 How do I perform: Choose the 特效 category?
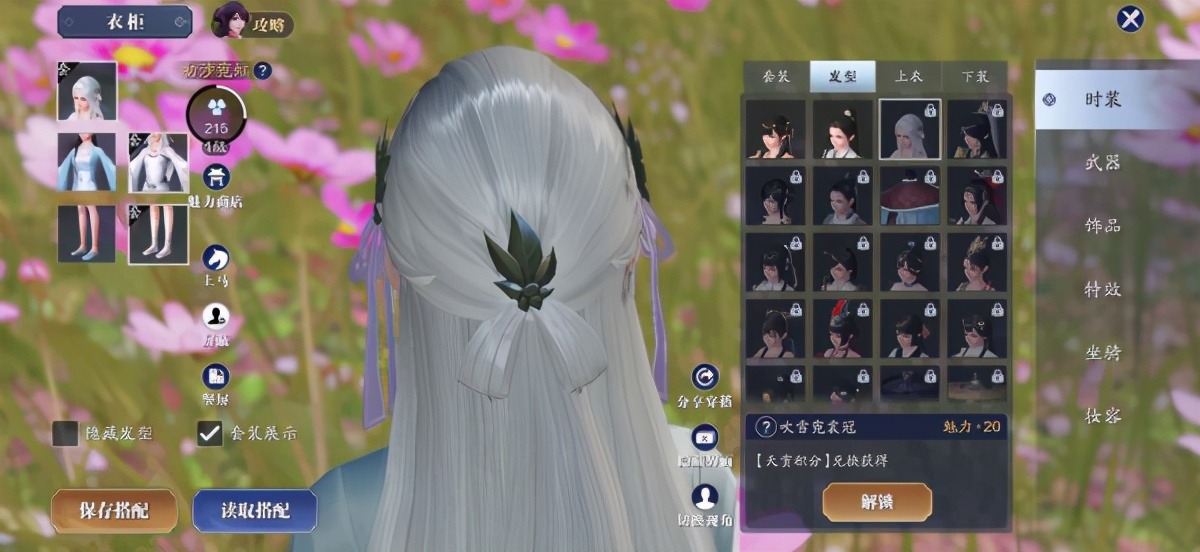click(1103, 289)
